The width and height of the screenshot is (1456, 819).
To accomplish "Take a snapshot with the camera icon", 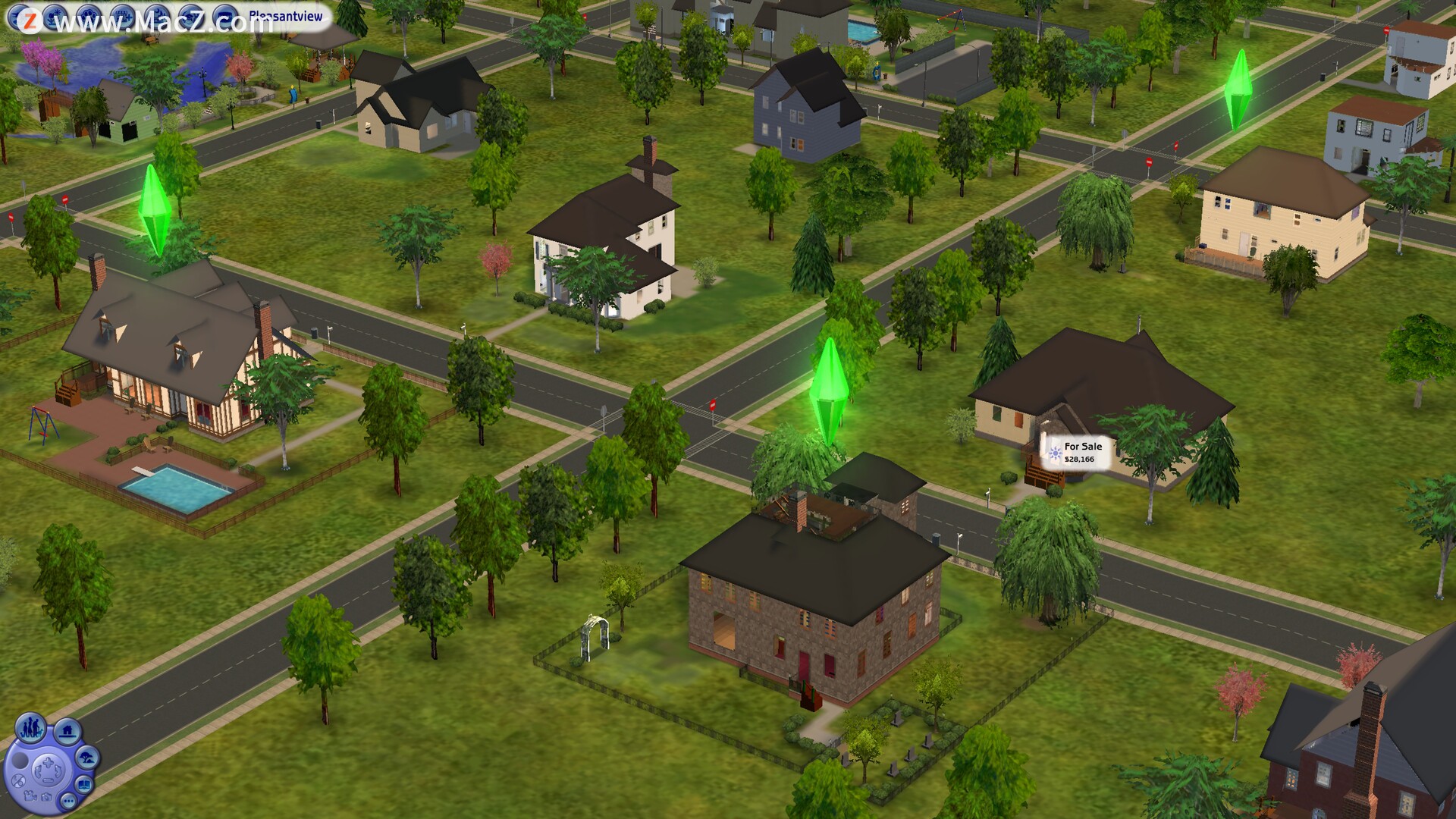I will (x=46, y=798).
